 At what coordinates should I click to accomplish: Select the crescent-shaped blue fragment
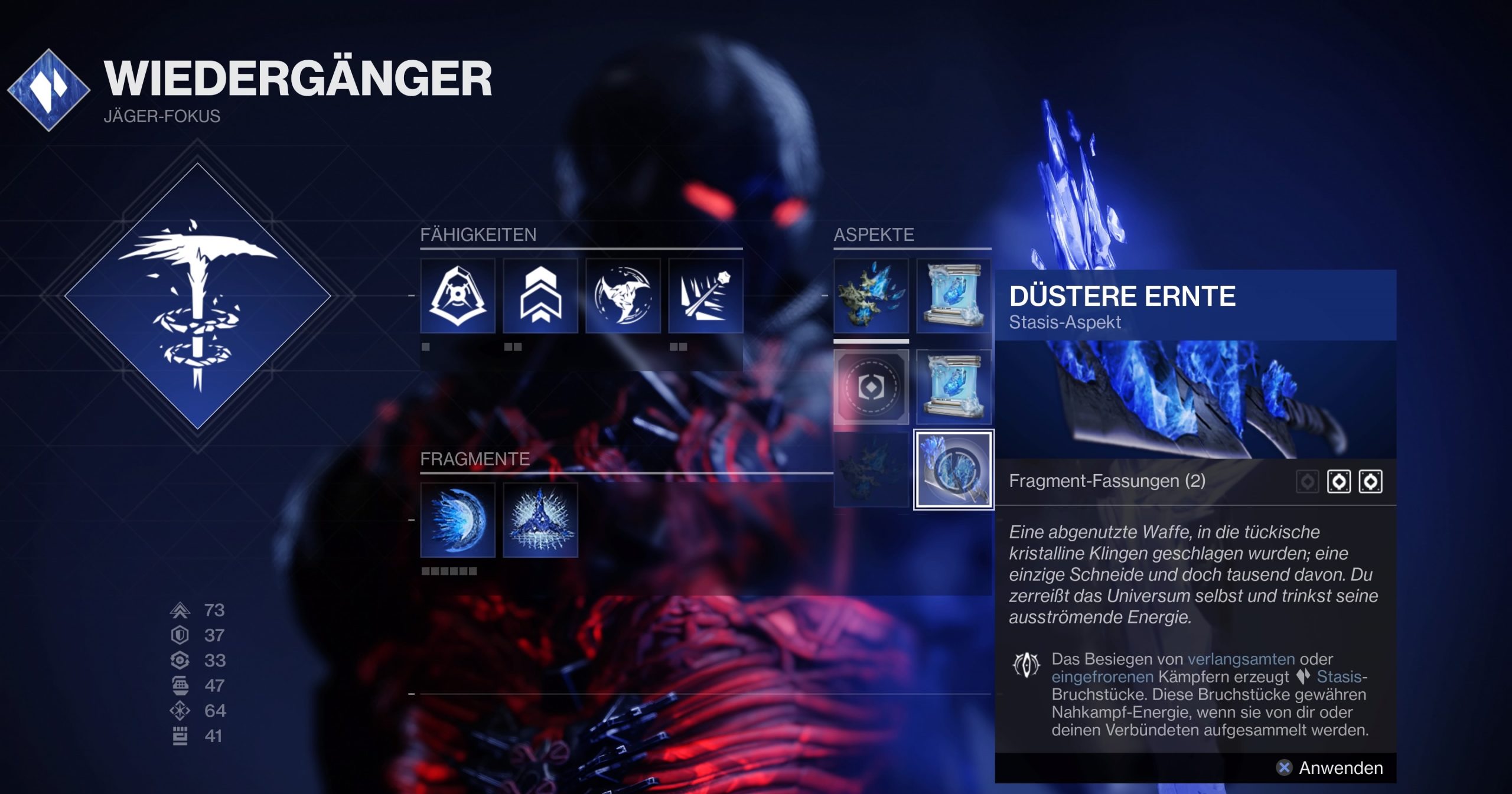pyautogui.click(x=458, y=520)
